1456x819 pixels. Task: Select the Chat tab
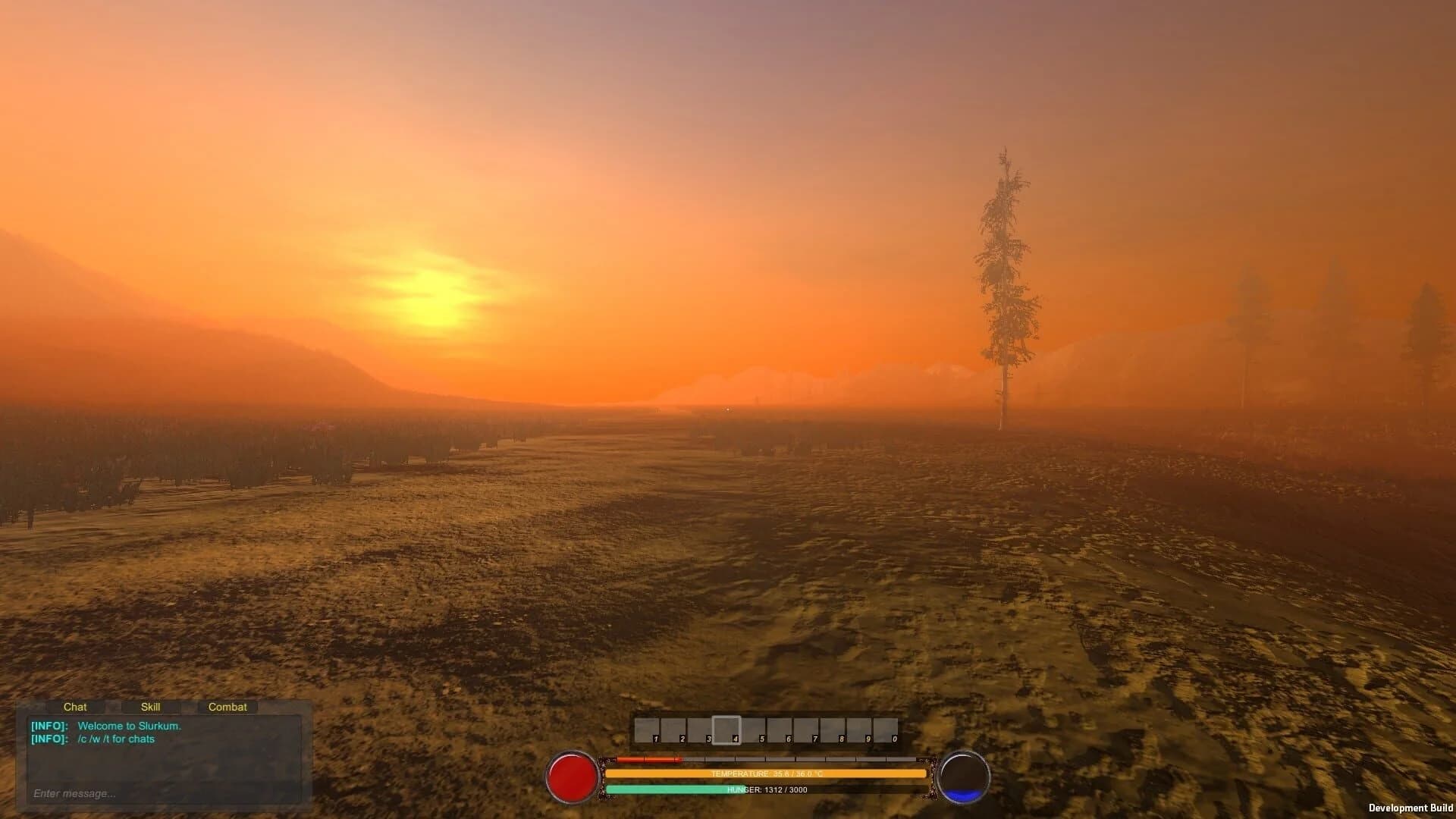(x=75, y=707)
